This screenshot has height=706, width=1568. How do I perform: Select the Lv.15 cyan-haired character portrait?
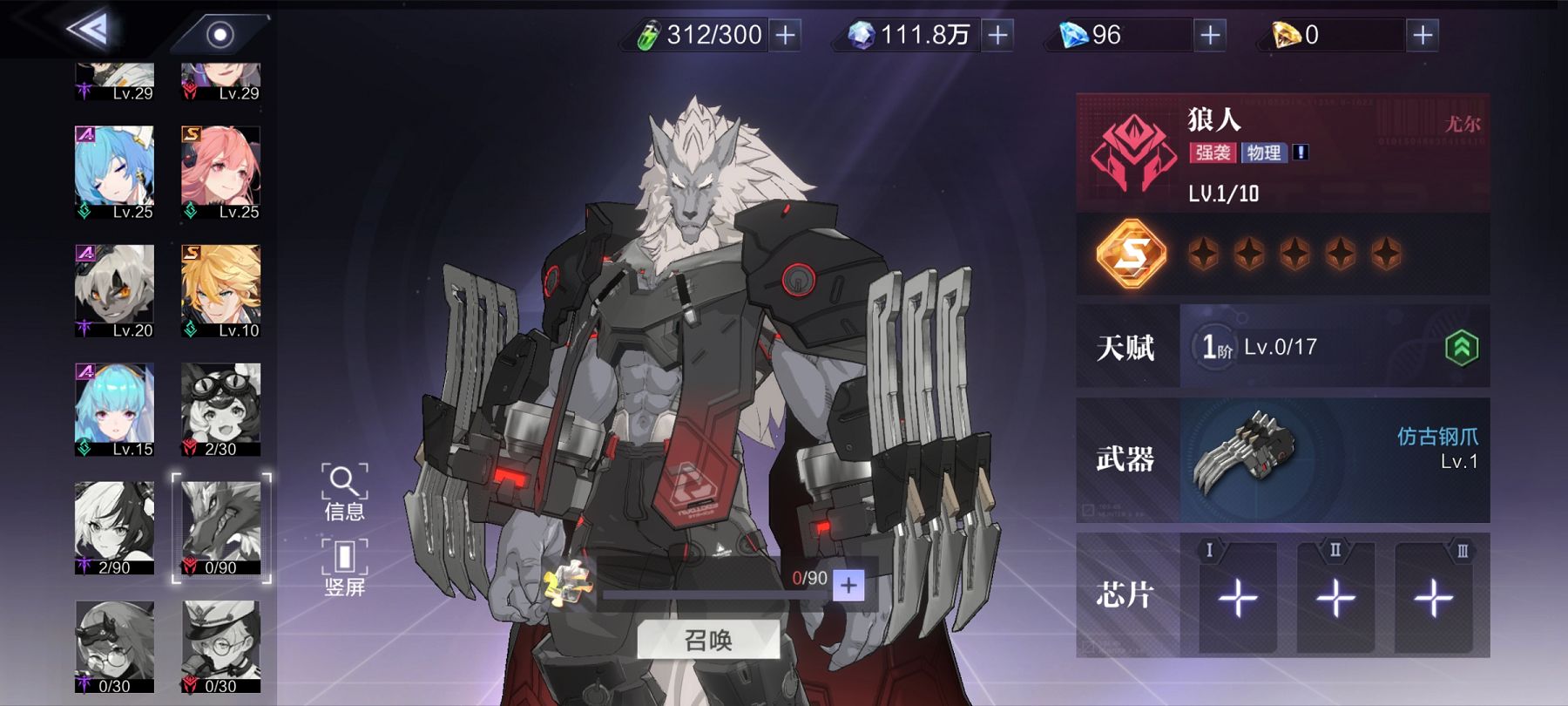pyautogui.click(x=114, y=409)
